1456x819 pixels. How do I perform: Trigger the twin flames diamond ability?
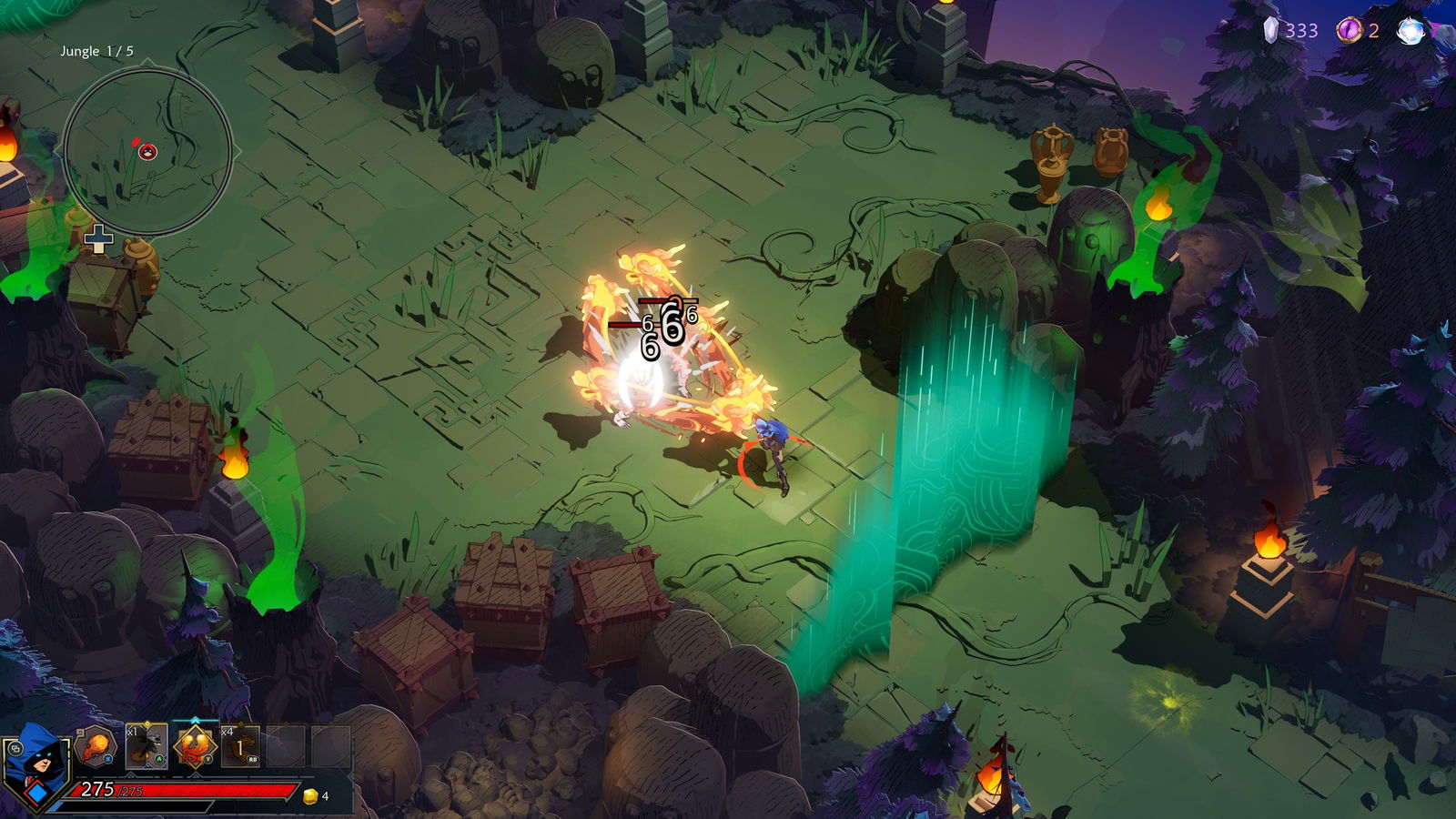(x=195, y=747)
